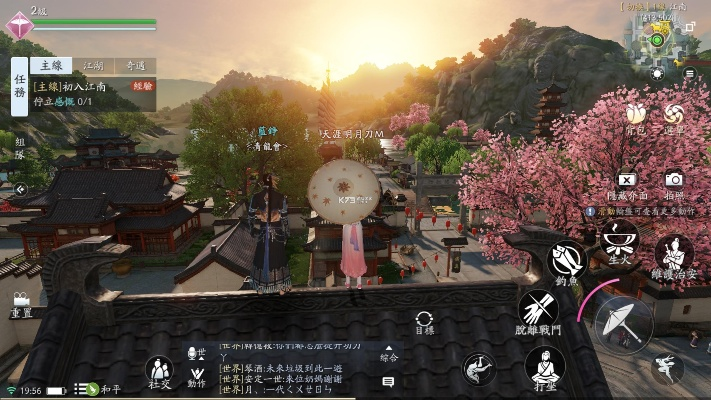Use the 生火 campfire action

pos(619,242)
